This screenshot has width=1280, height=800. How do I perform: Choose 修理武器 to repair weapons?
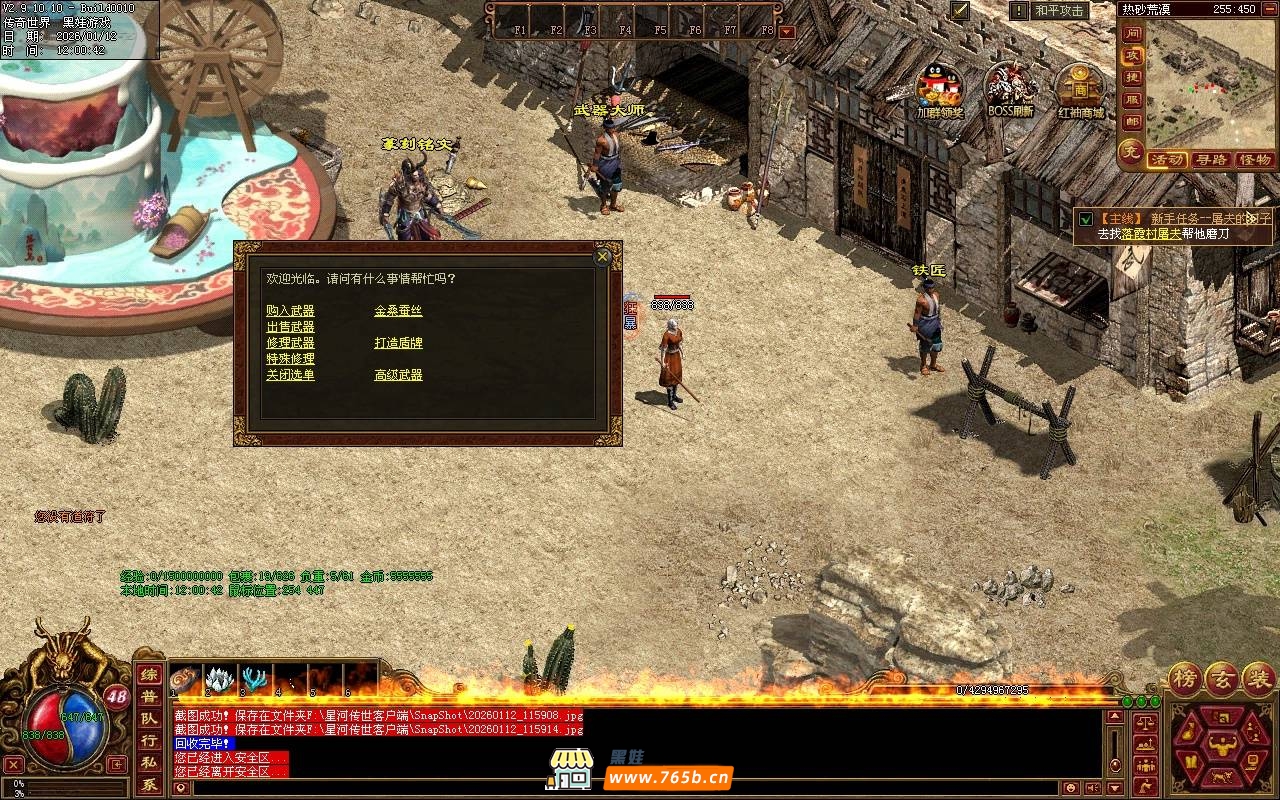click(x=290, y=343)
